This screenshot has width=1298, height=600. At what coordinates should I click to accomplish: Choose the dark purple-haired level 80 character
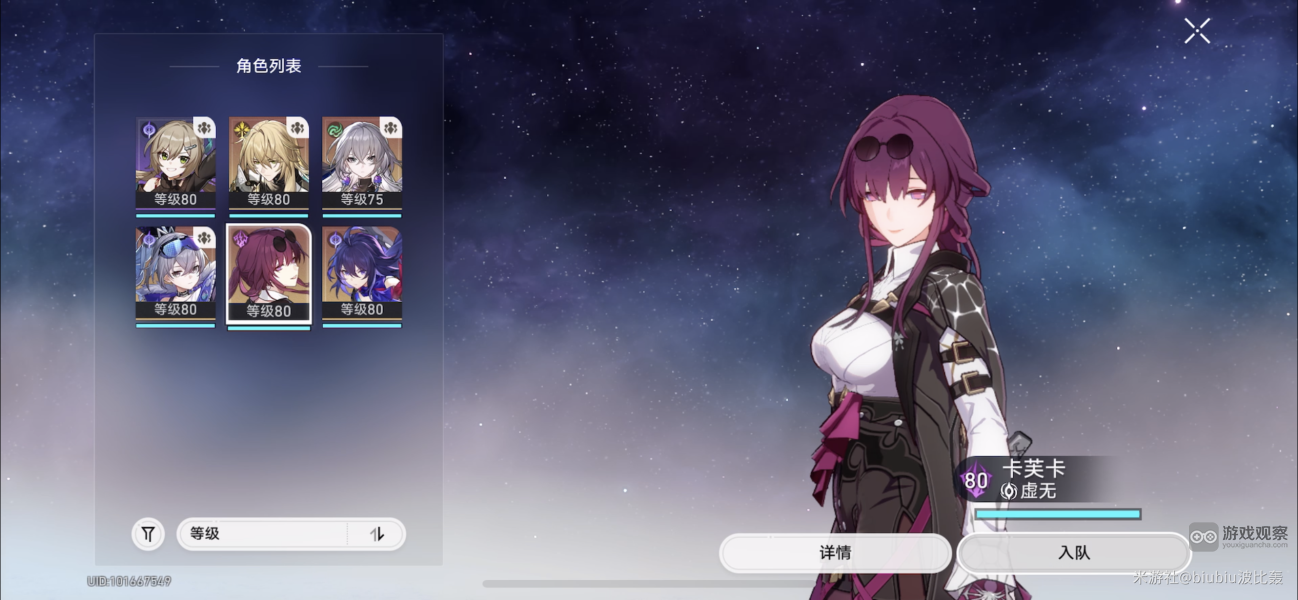click(x=362, y=270)
